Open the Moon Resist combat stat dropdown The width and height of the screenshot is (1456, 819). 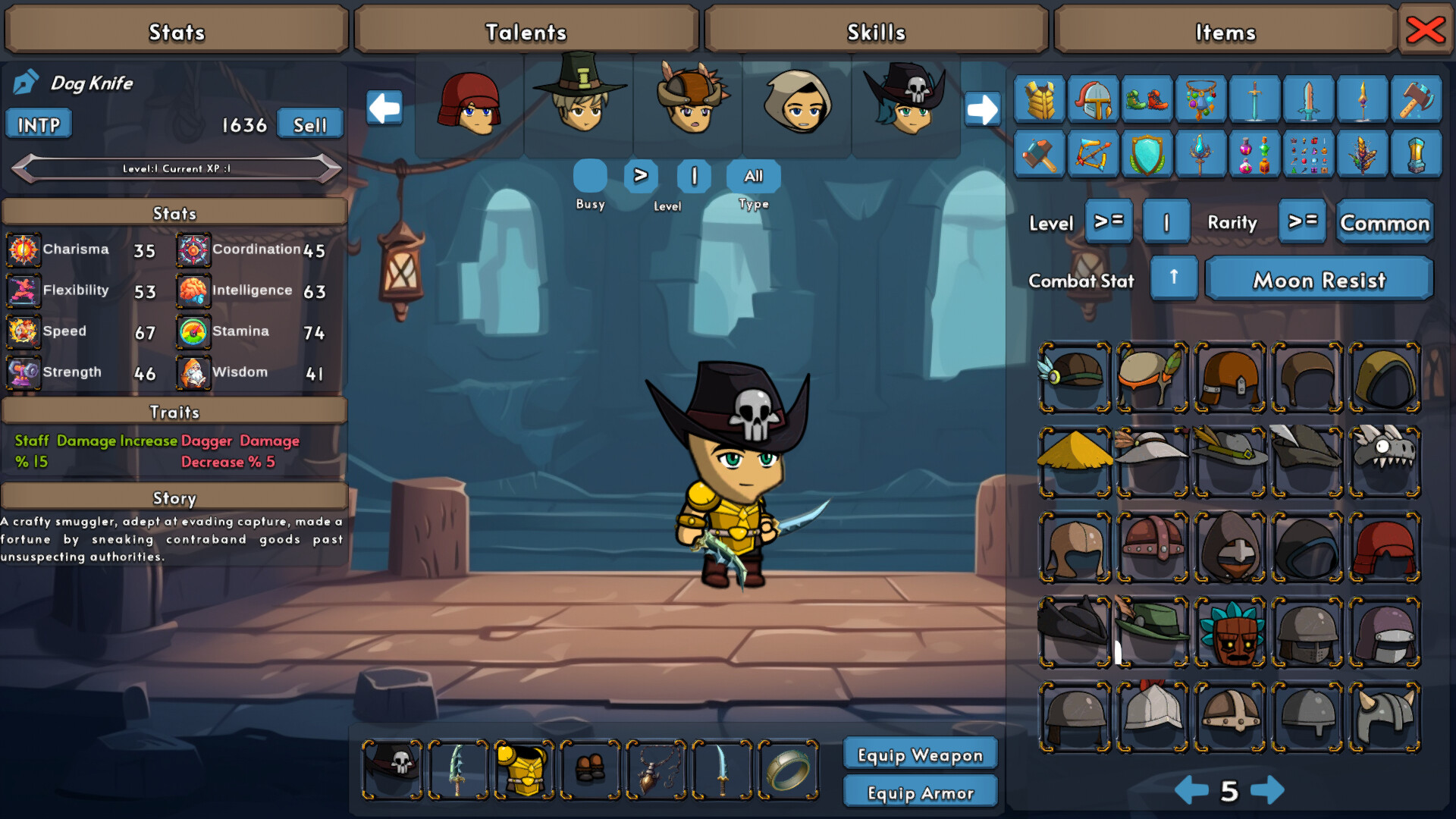[1319, 281]
